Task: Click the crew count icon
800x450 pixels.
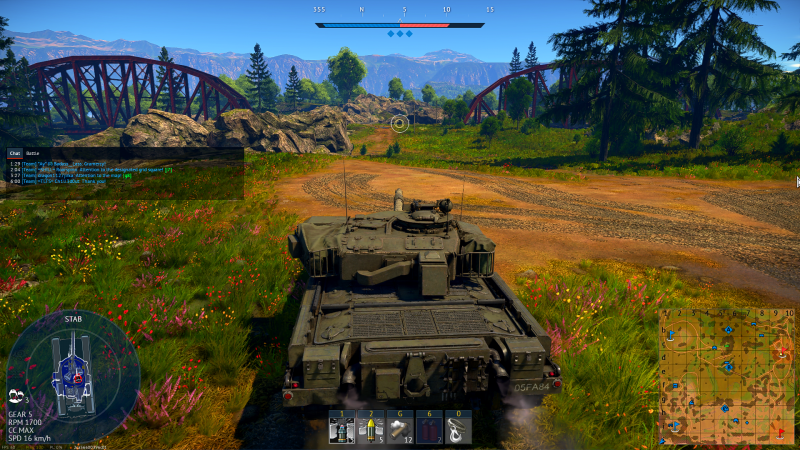Action: [x=15, y=397]
